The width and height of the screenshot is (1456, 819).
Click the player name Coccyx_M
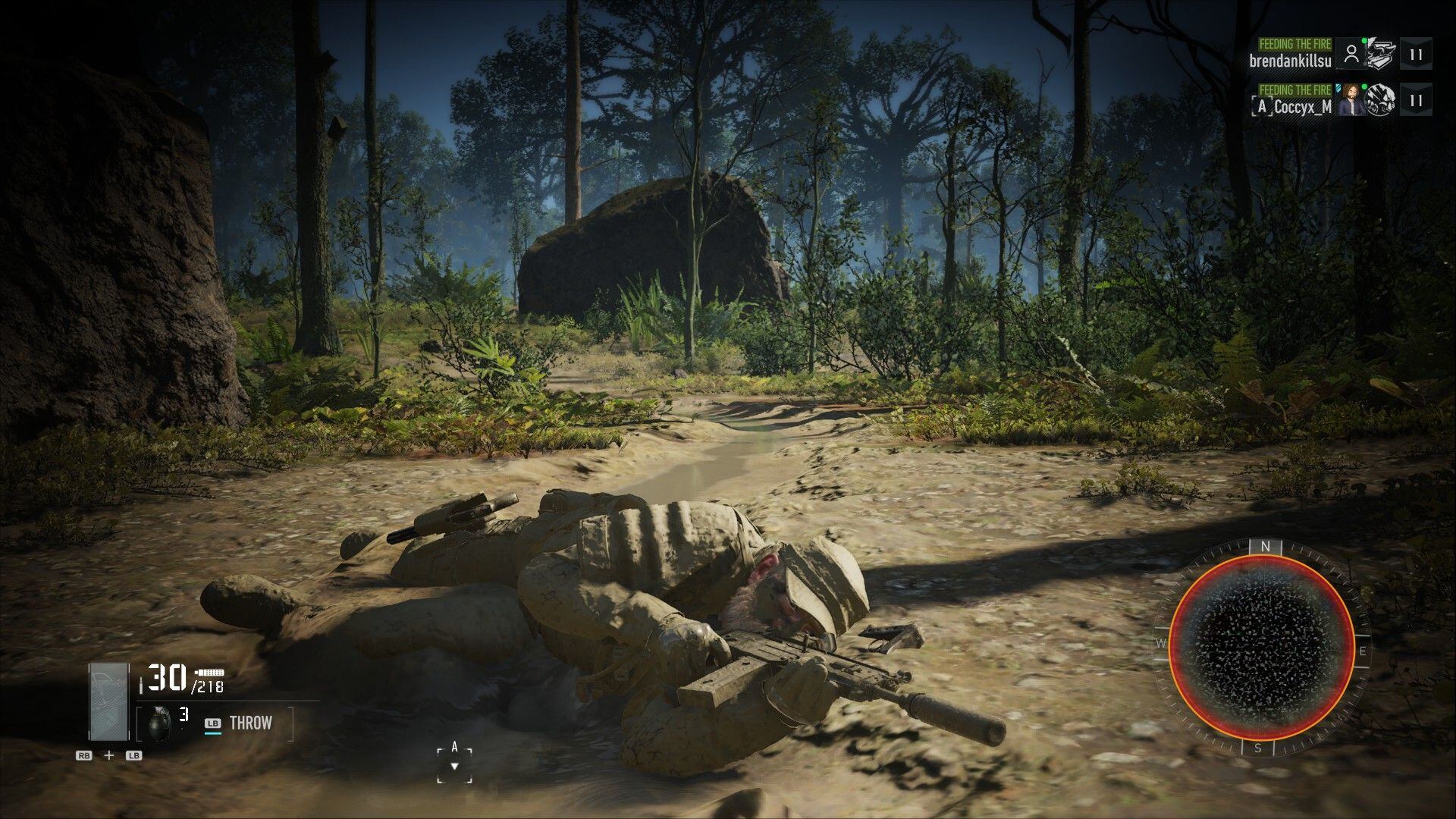[1302, 105]
